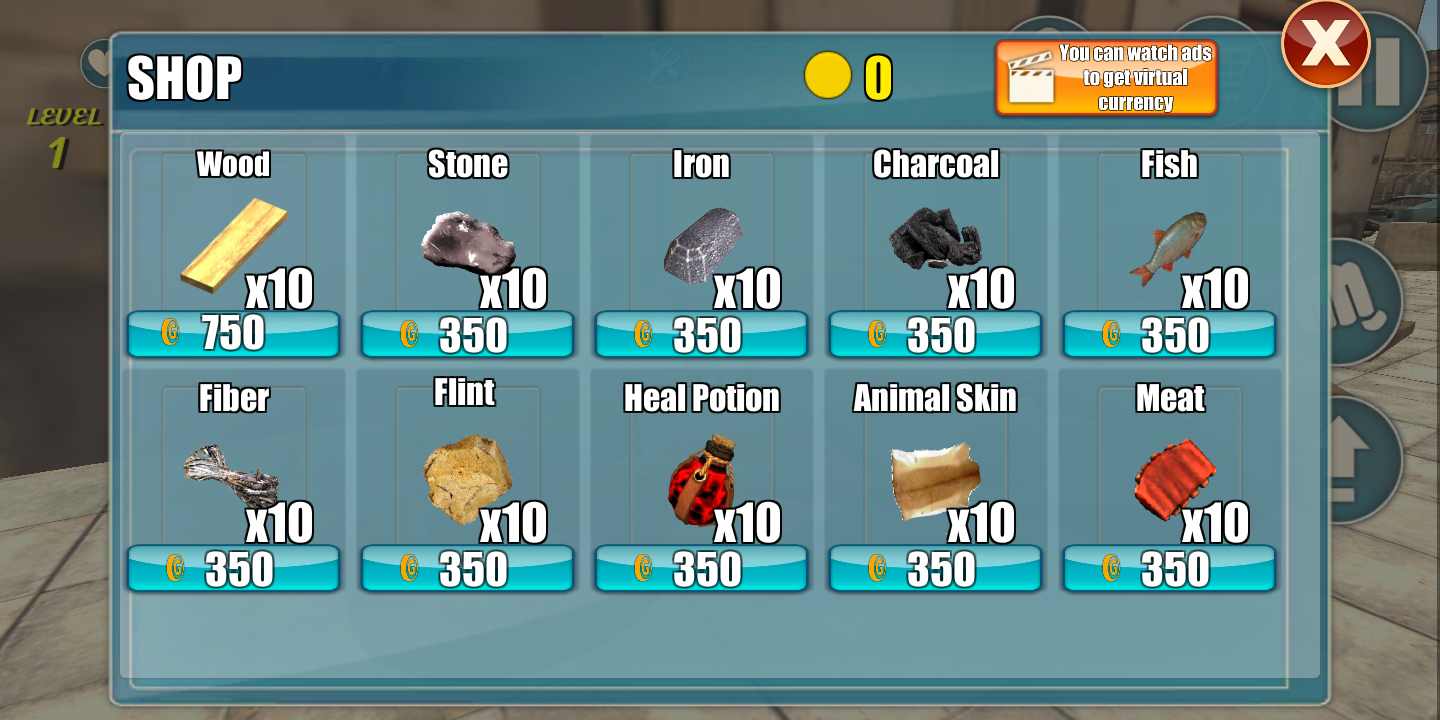Buy Meat for 350 coins
1440x720 pixels.
pyautogui.click(x=1169, y=568)
